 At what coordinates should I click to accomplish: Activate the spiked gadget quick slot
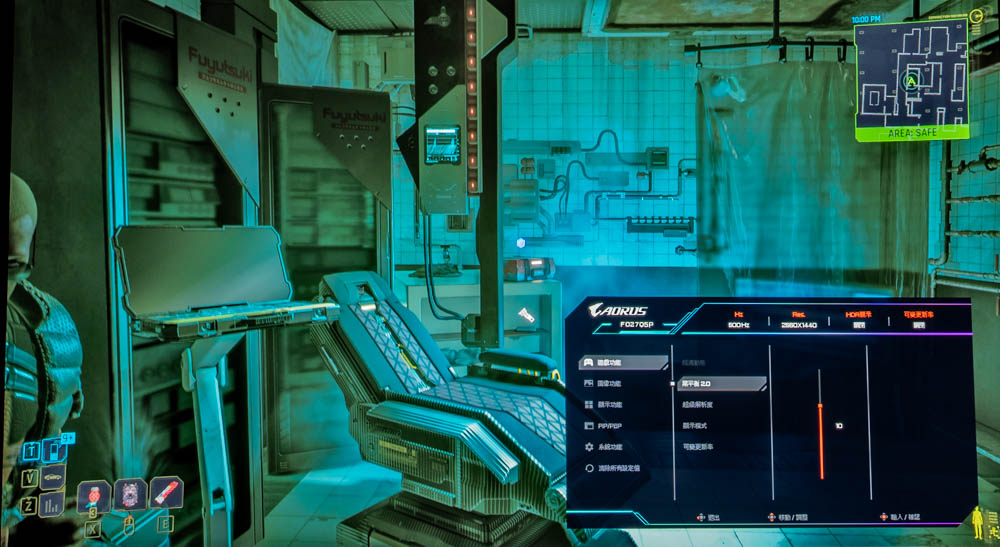tap(131, 494)
